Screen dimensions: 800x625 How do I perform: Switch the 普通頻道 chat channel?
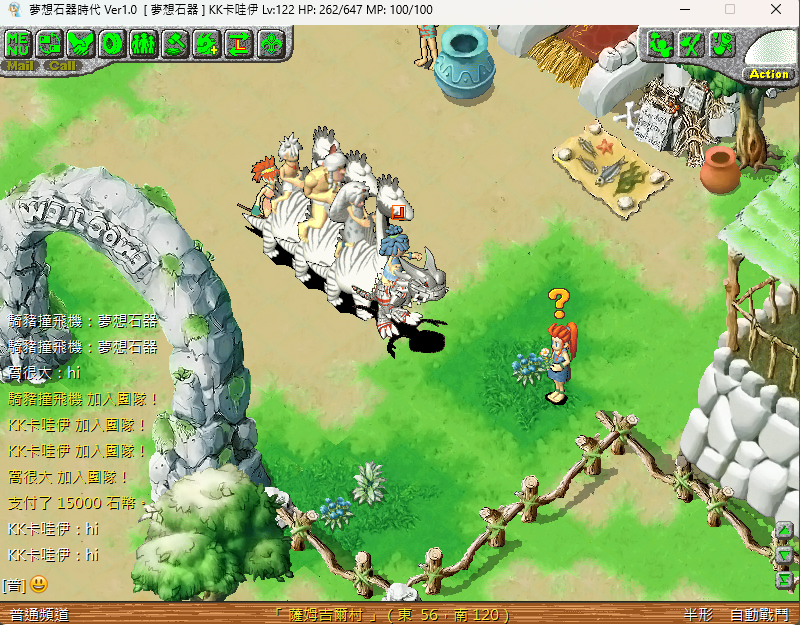pyautogui.click(x=40, y=614)
